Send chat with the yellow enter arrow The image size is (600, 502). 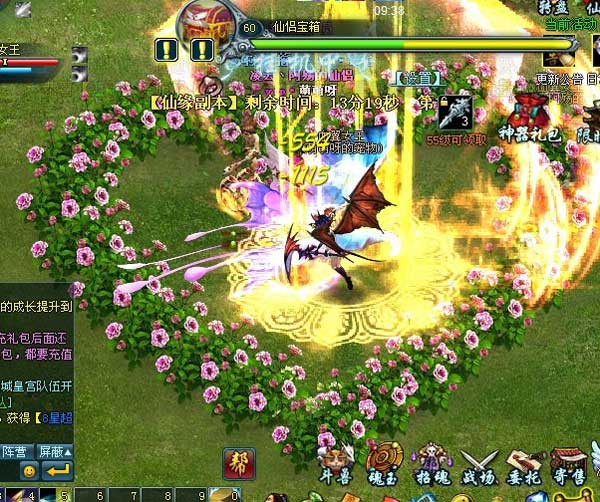pyautogui.click(x=57, y=471)
